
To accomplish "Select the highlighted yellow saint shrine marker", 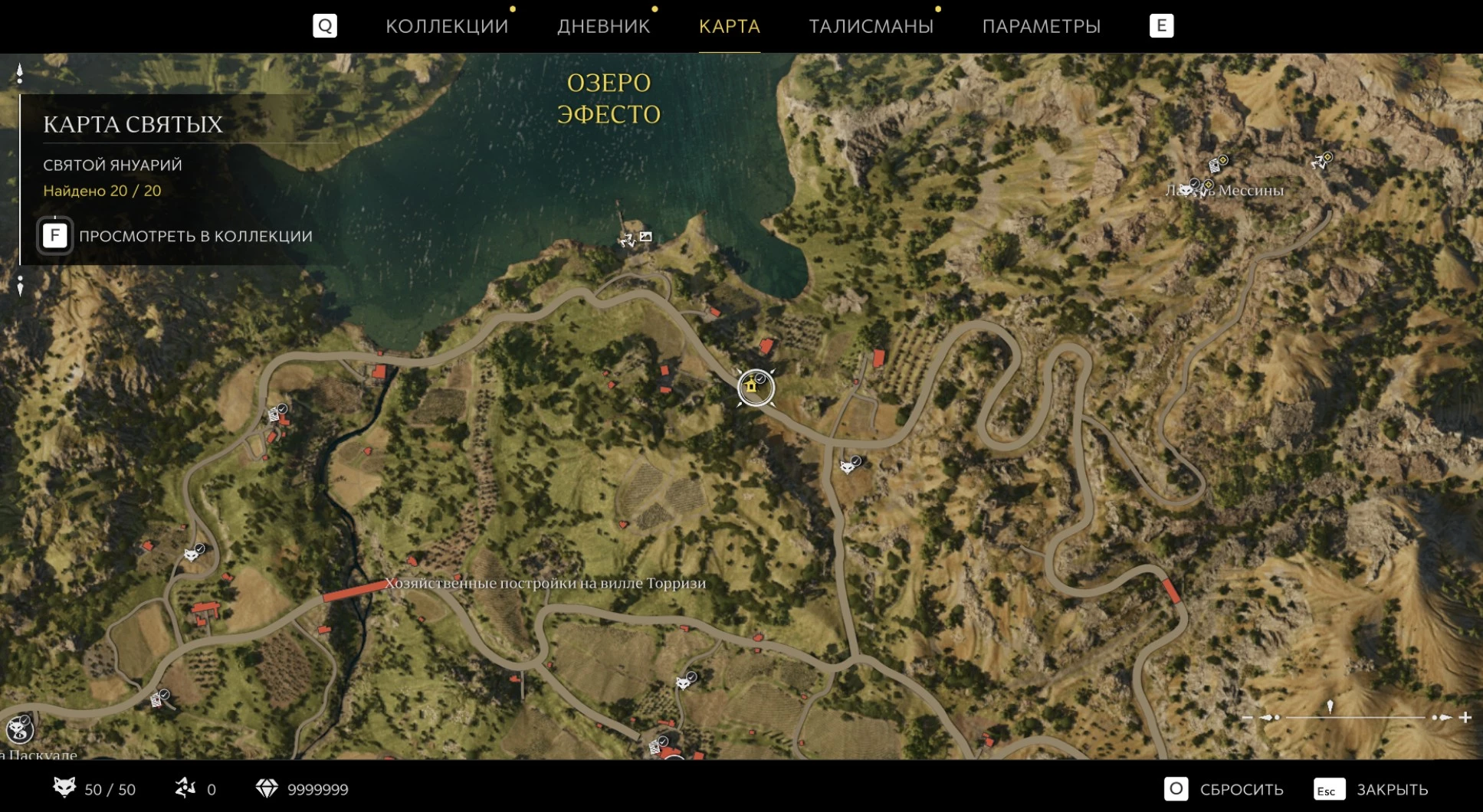I will pyautogui.click(x=755, y=388).
